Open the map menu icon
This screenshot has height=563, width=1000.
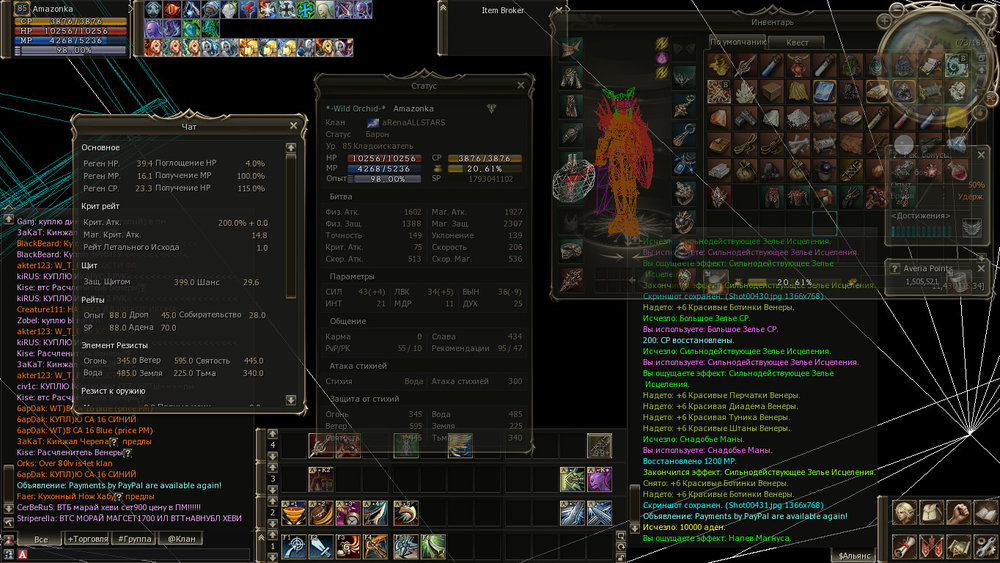coord(957,545)
